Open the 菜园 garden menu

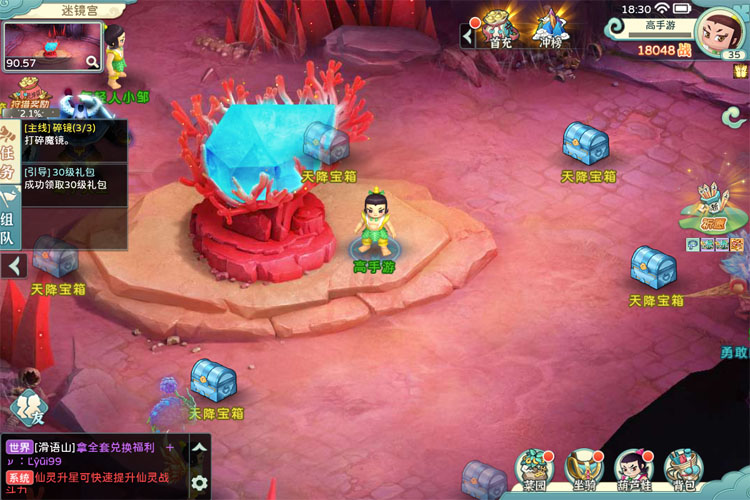click(537, 470)
